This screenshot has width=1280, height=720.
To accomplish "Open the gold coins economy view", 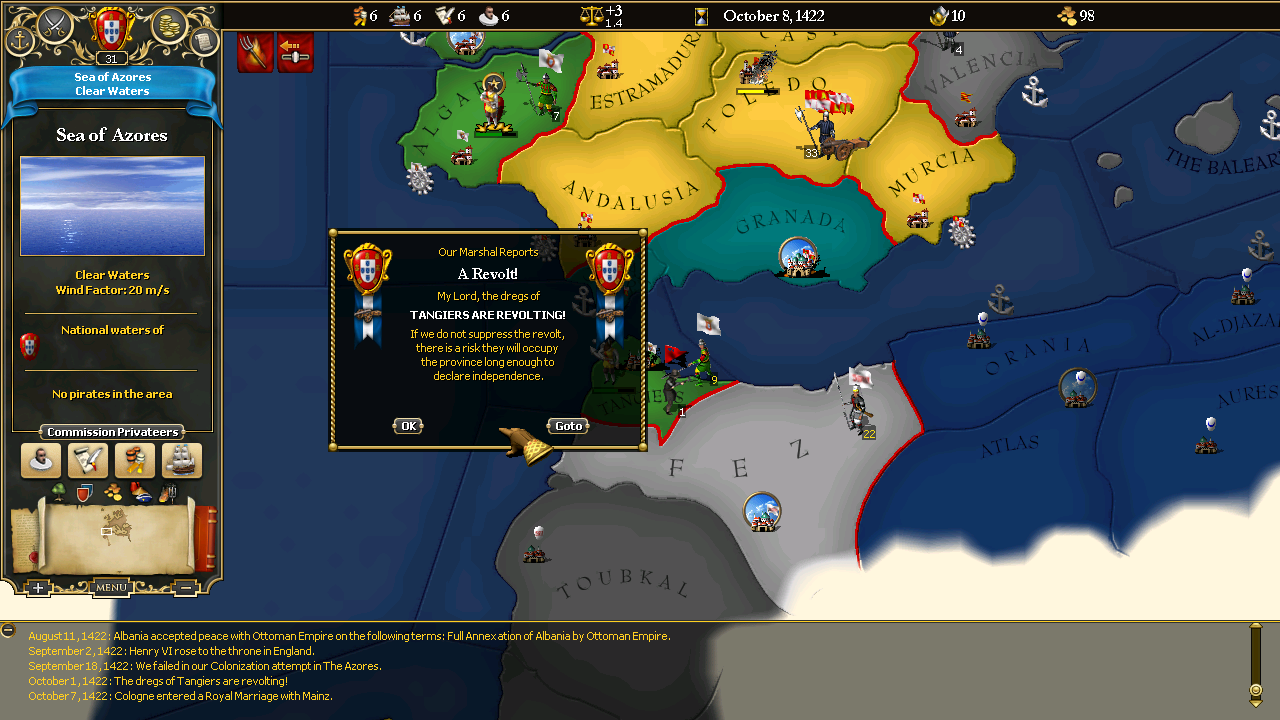I will pos(170,24).
